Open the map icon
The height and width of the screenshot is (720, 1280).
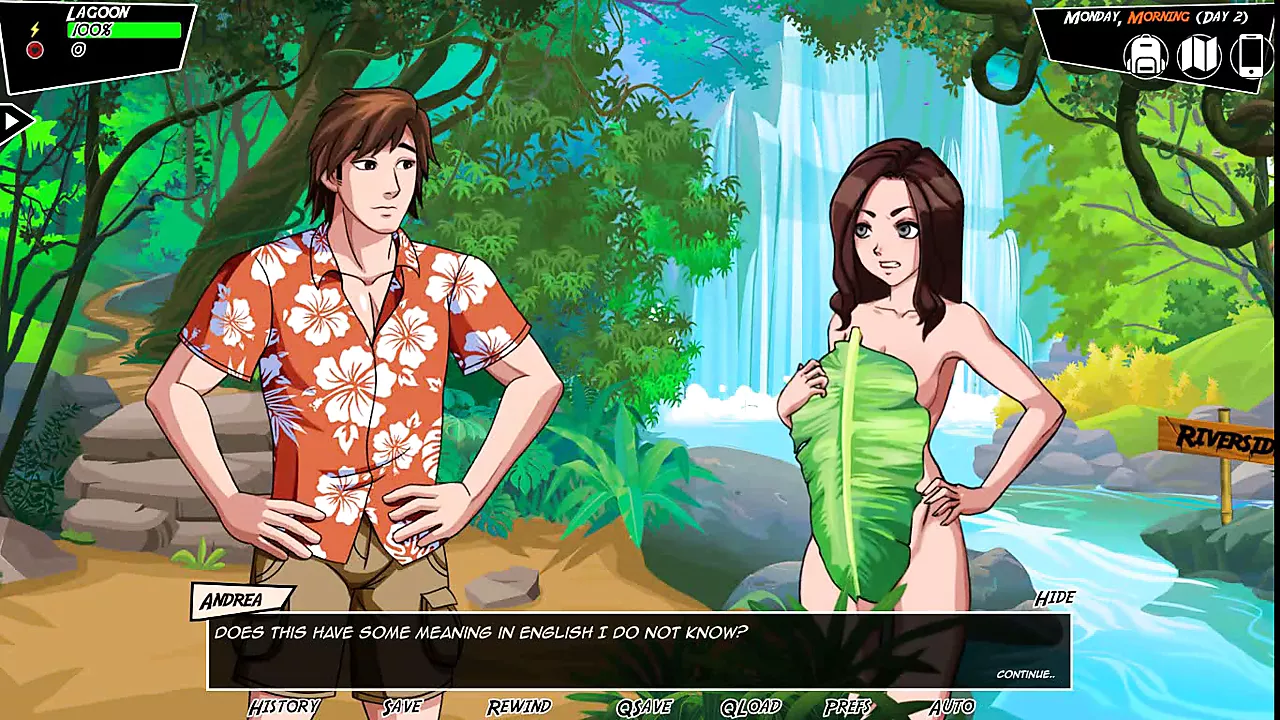(1198, 55)
